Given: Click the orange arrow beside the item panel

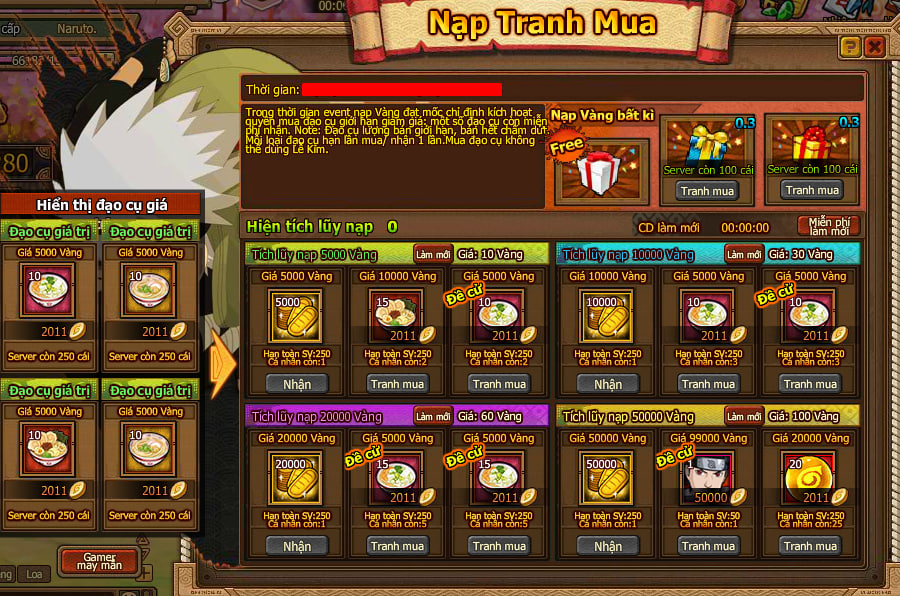Looking at the screenshot, I should pos(224,363).
